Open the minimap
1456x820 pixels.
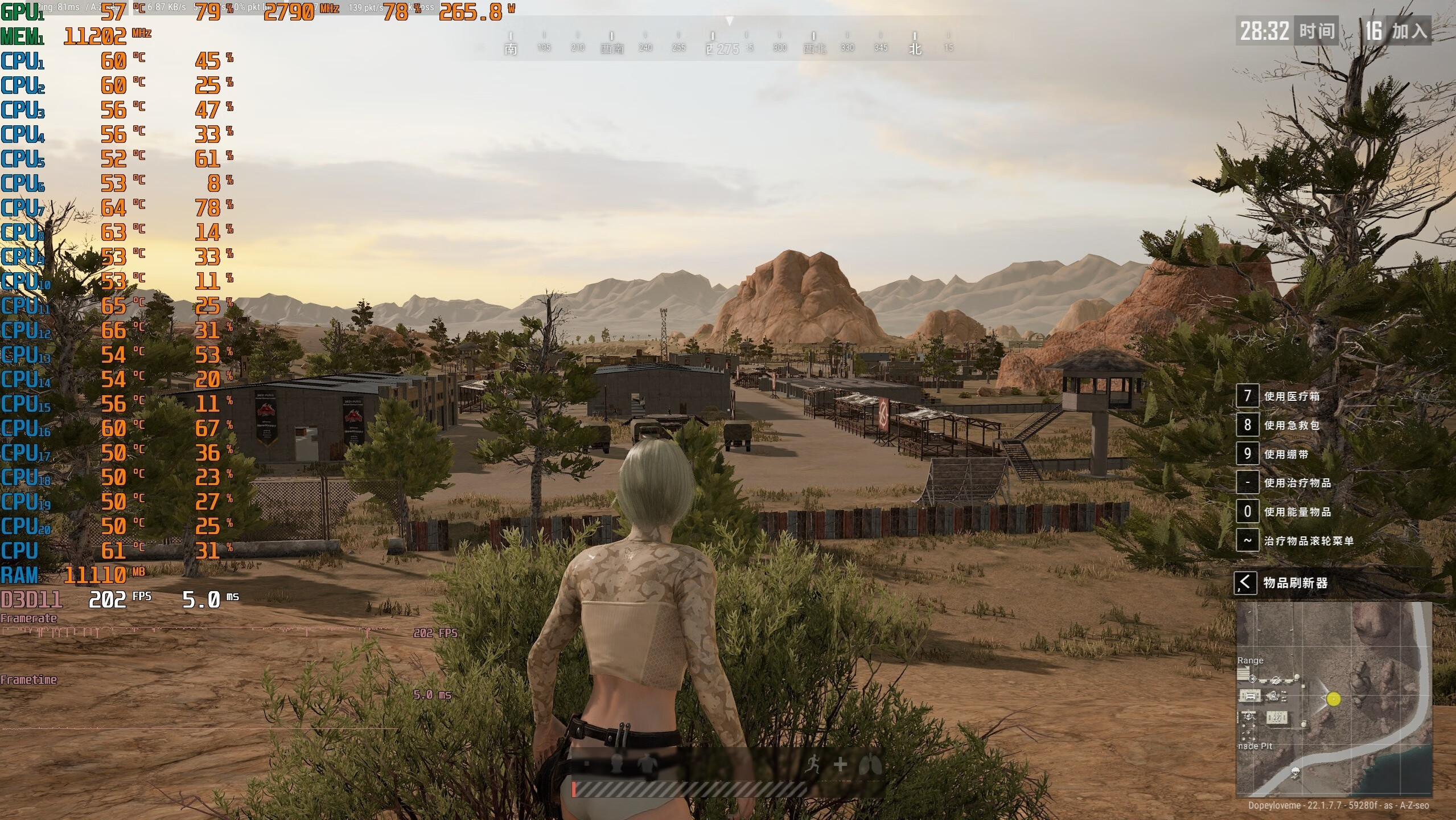tap(1334, 699)
